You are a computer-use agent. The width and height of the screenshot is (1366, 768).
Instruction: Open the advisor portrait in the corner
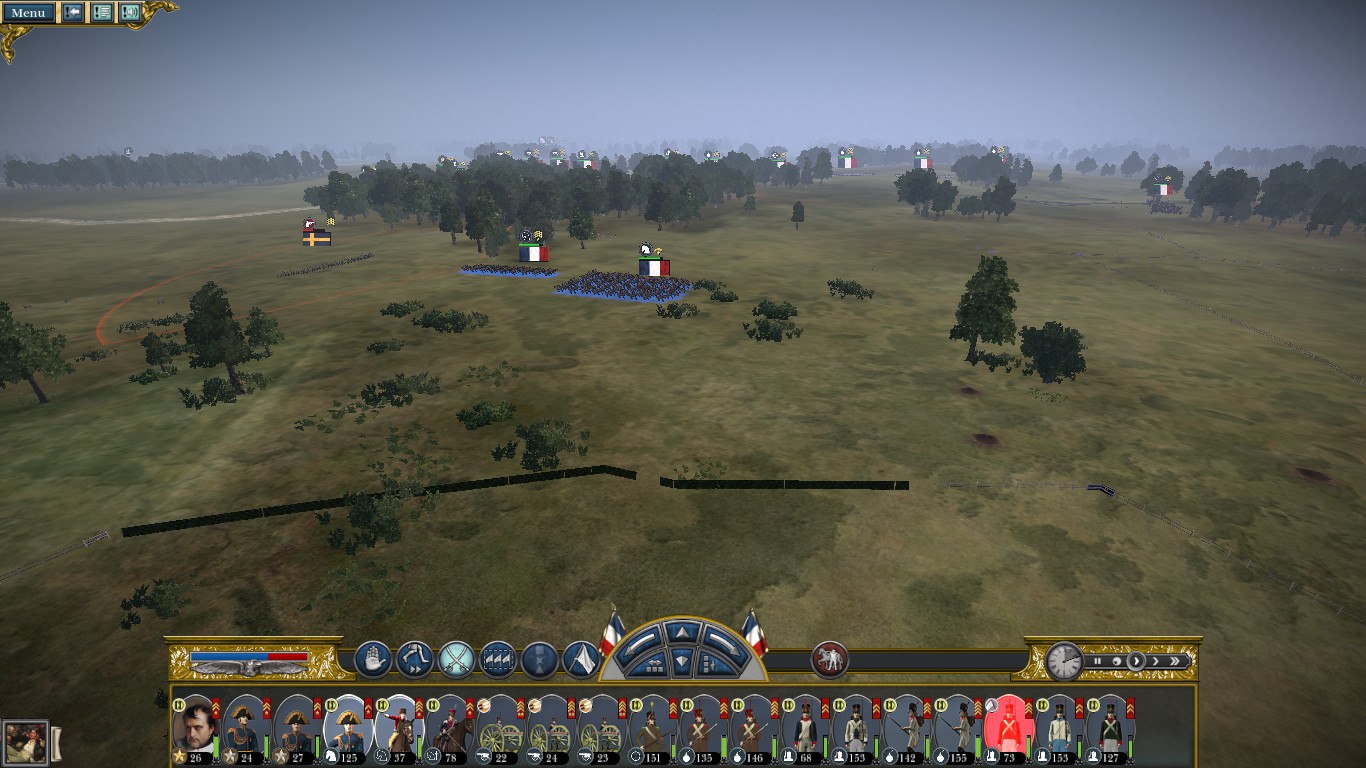(25, 743)
